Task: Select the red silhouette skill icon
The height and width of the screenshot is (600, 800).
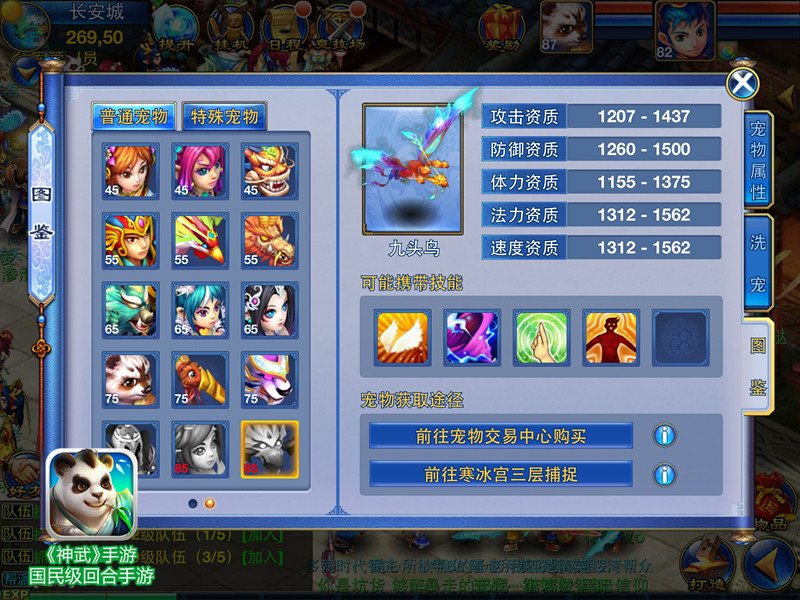Action: click(610, 337)
